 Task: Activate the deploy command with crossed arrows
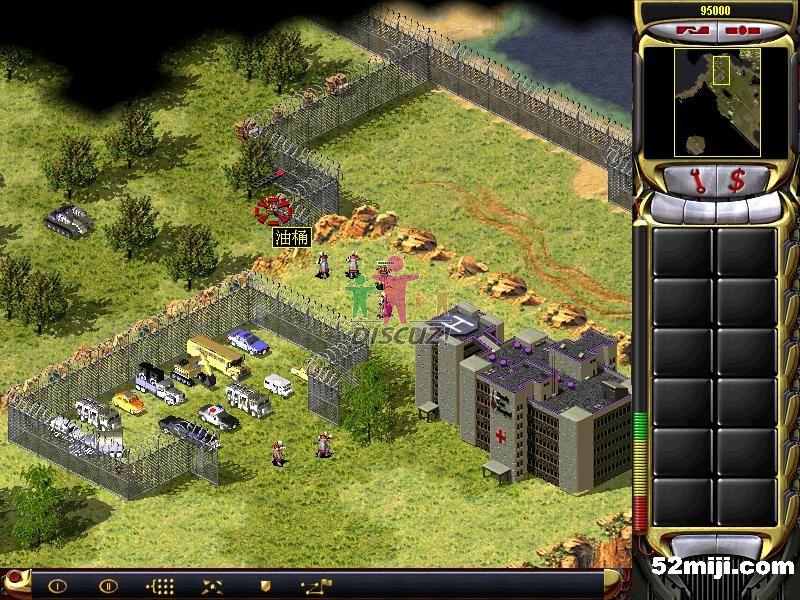[212, 585]
